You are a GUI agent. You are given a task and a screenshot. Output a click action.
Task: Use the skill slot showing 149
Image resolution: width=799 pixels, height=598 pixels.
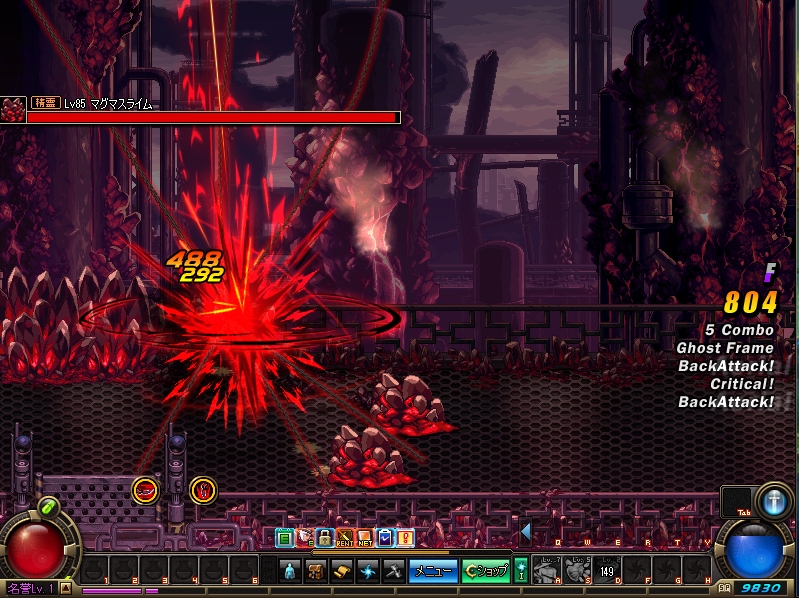[606, 571]
